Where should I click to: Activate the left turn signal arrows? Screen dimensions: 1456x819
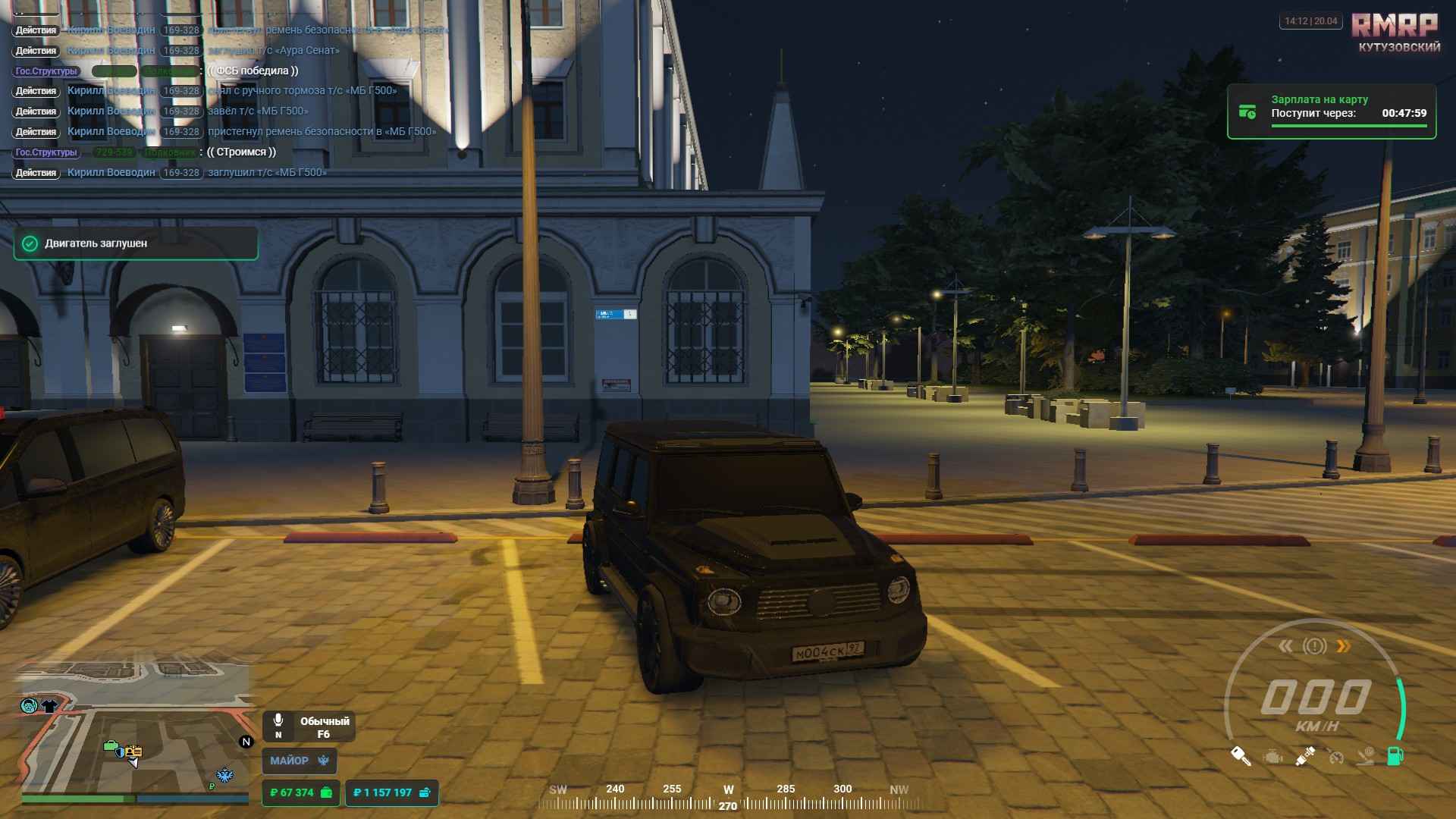tap(1285, 646)
